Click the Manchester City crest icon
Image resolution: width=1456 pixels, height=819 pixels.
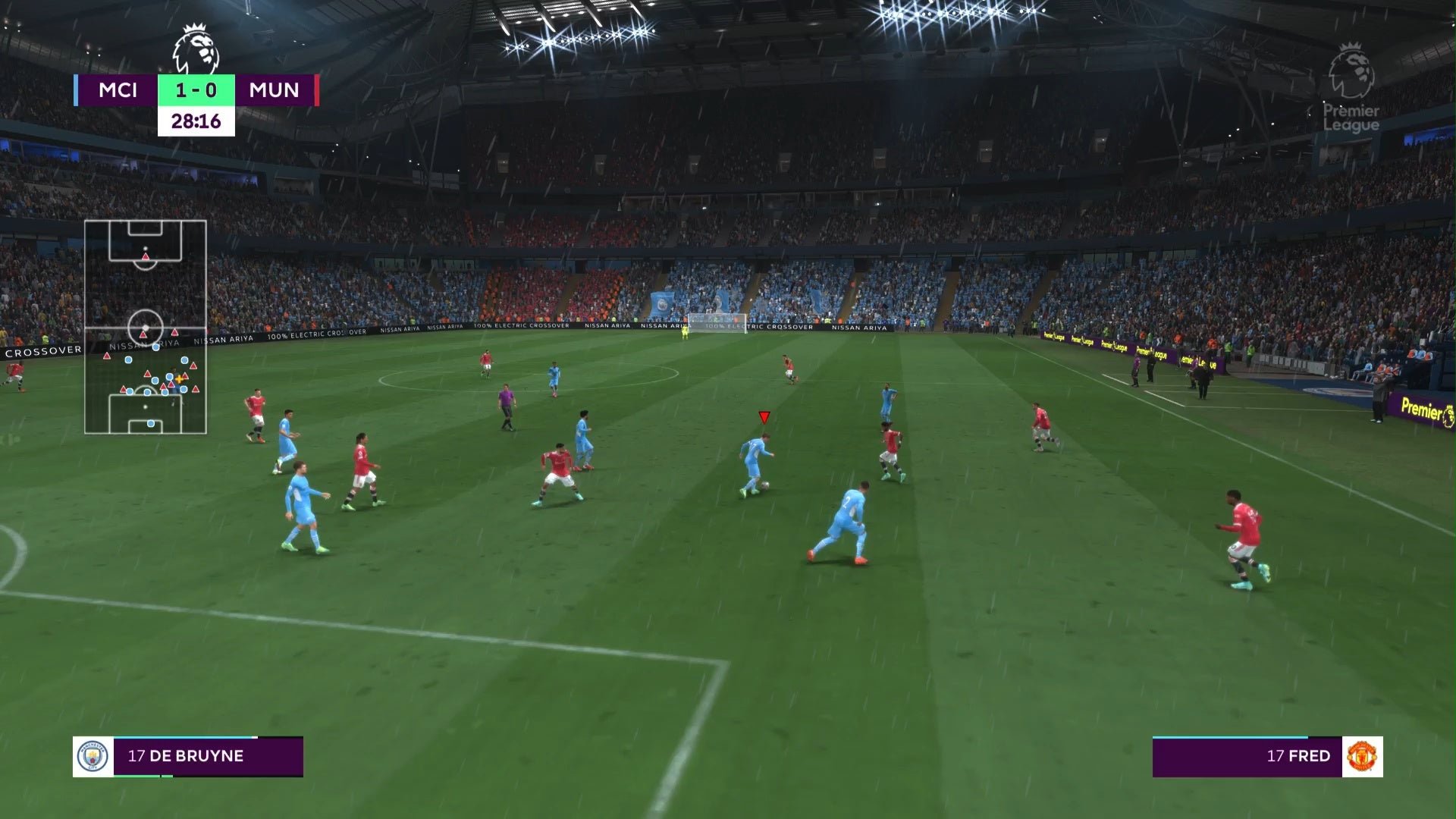(93, 756)
